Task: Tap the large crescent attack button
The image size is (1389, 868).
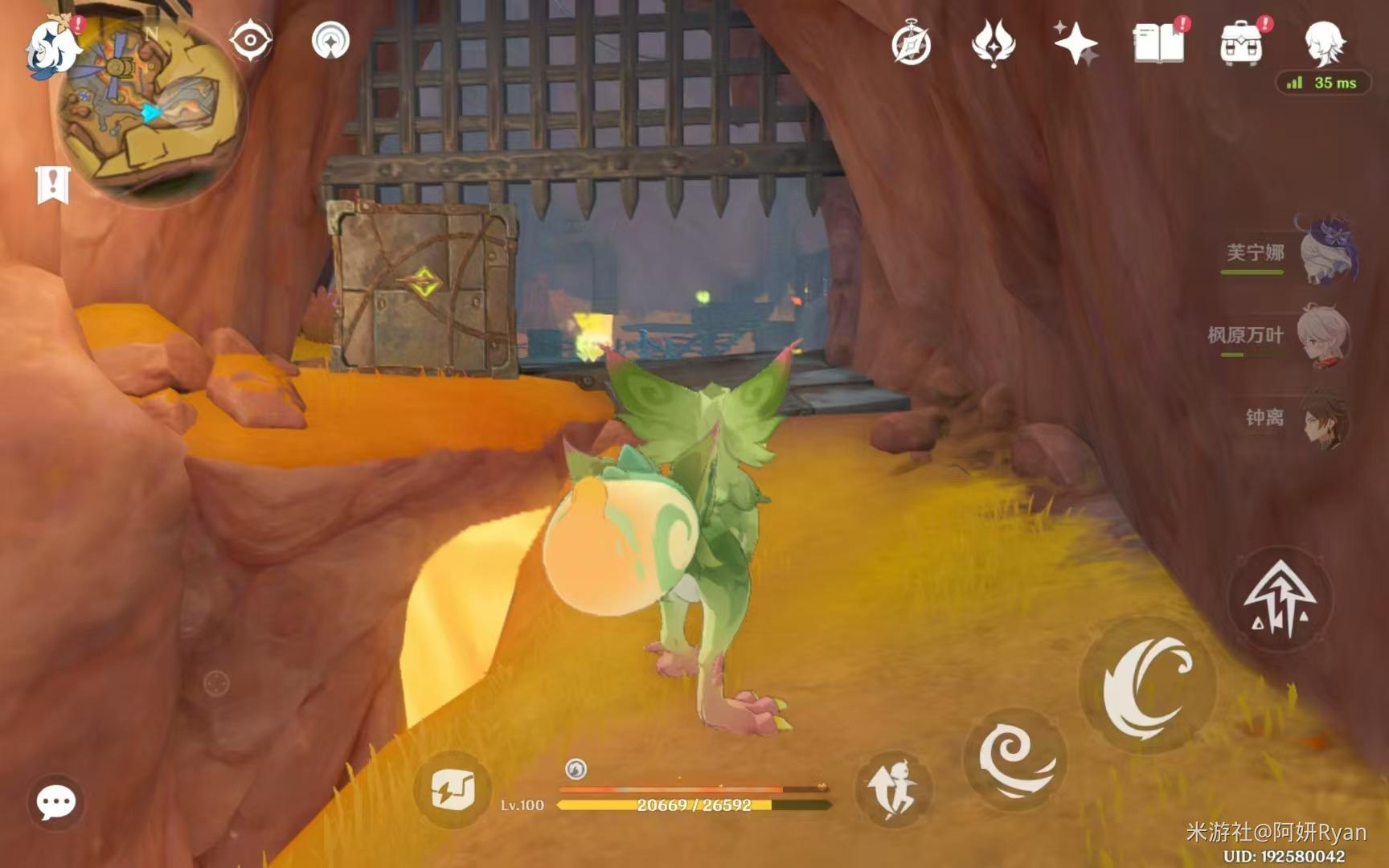Action: pos(1147,686)
